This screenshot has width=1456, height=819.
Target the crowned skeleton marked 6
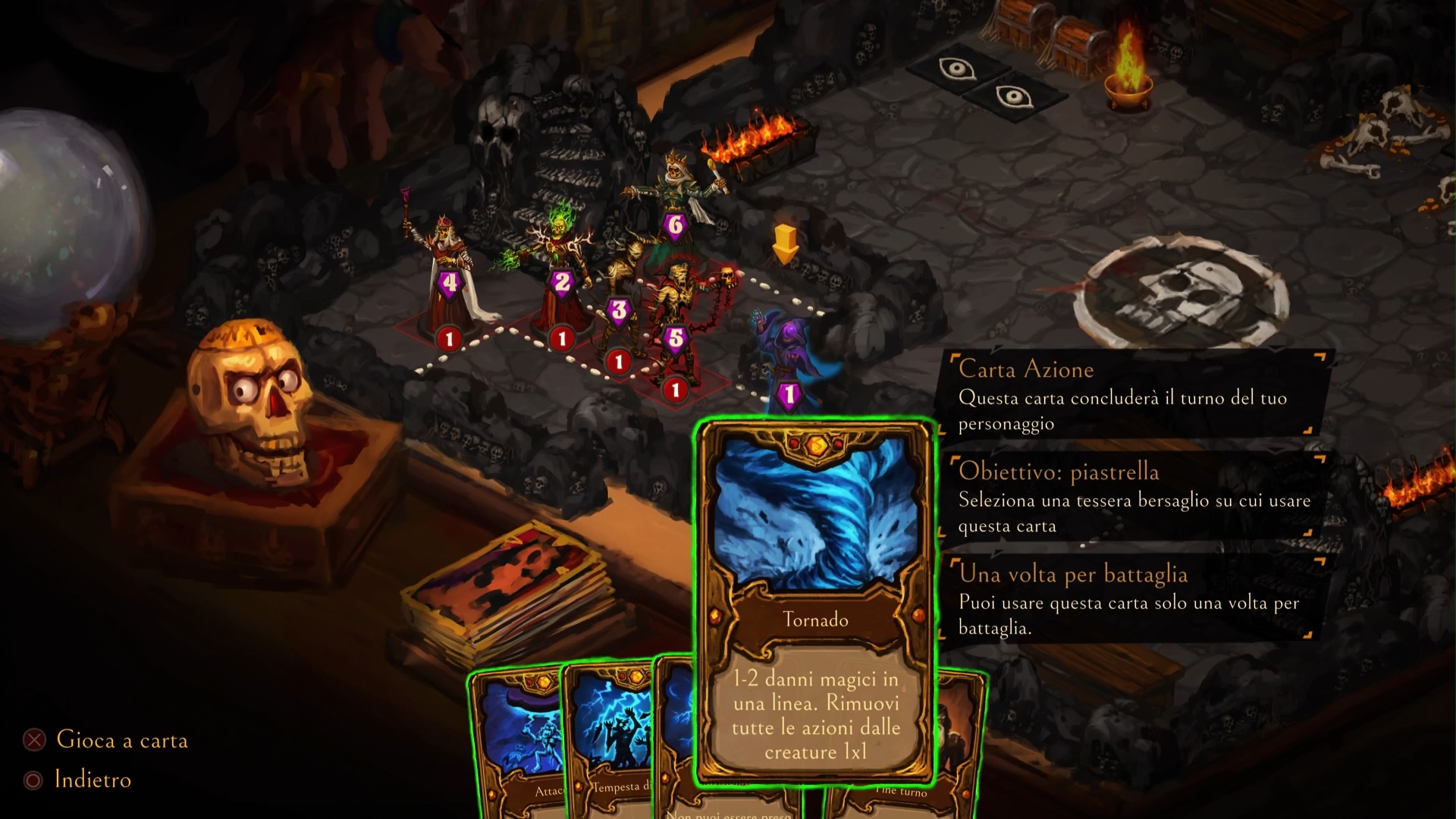674,197
